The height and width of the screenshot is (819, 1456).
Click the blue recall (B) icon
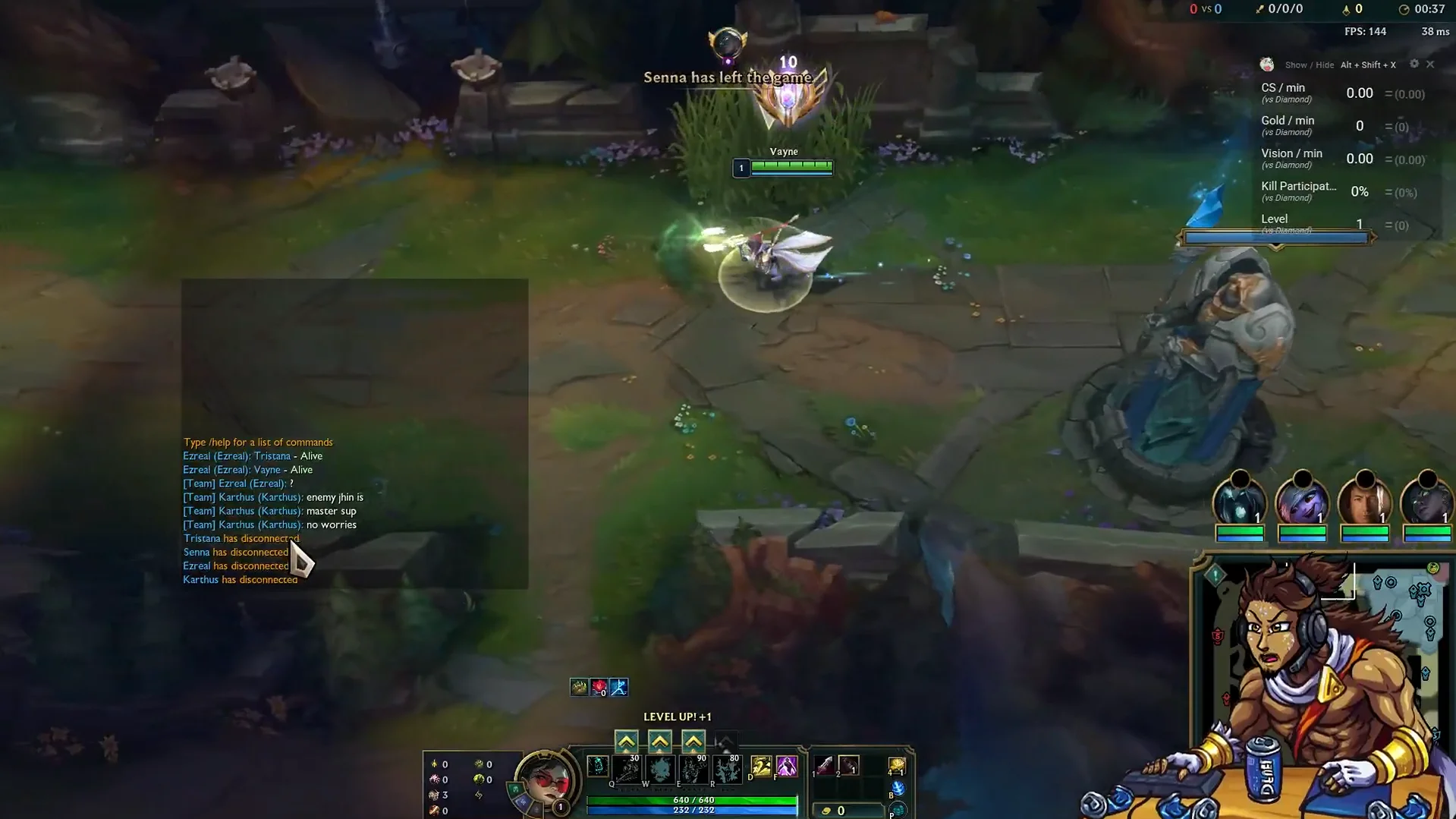pyautogui.click(x=898, y=788)
